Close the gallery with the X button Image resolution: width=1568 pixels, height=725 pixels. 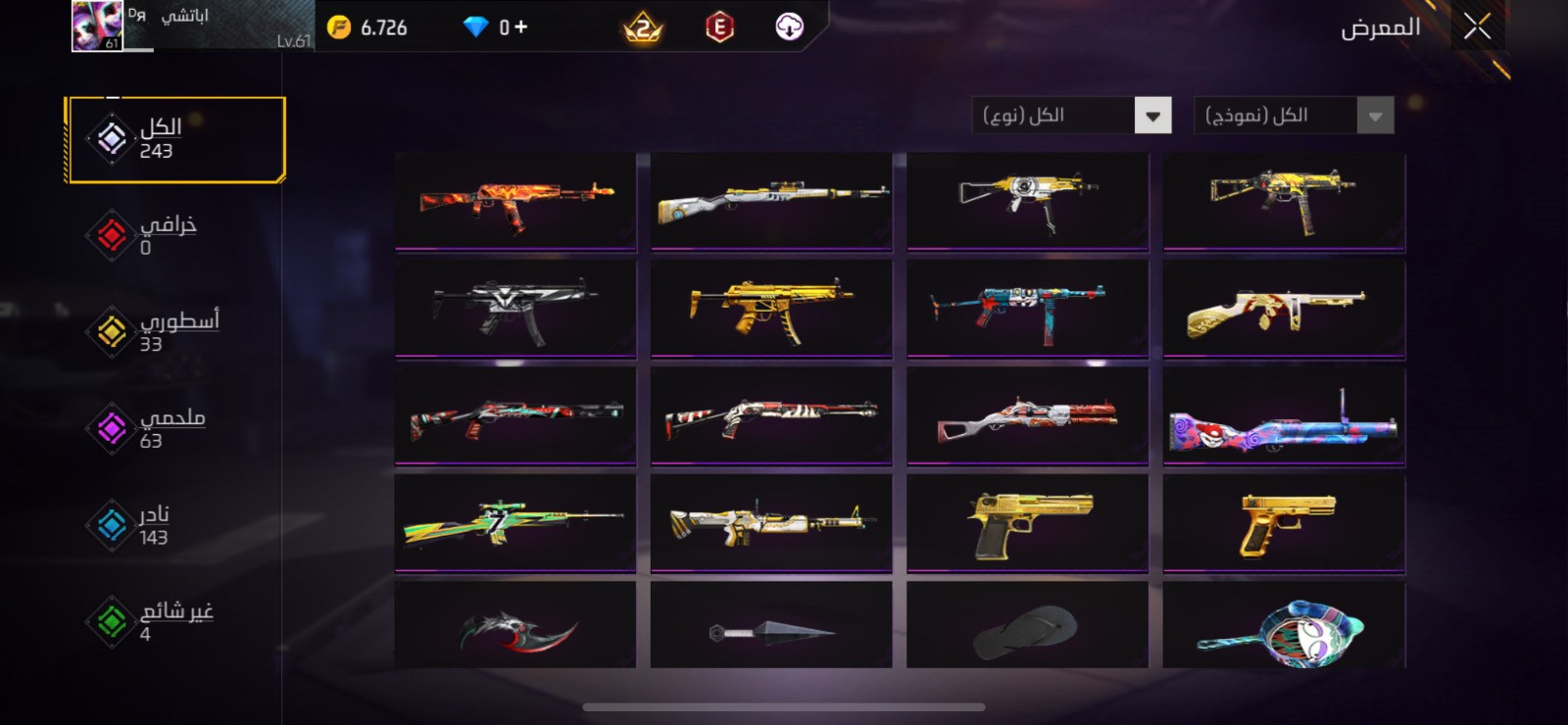[1477, 26]
